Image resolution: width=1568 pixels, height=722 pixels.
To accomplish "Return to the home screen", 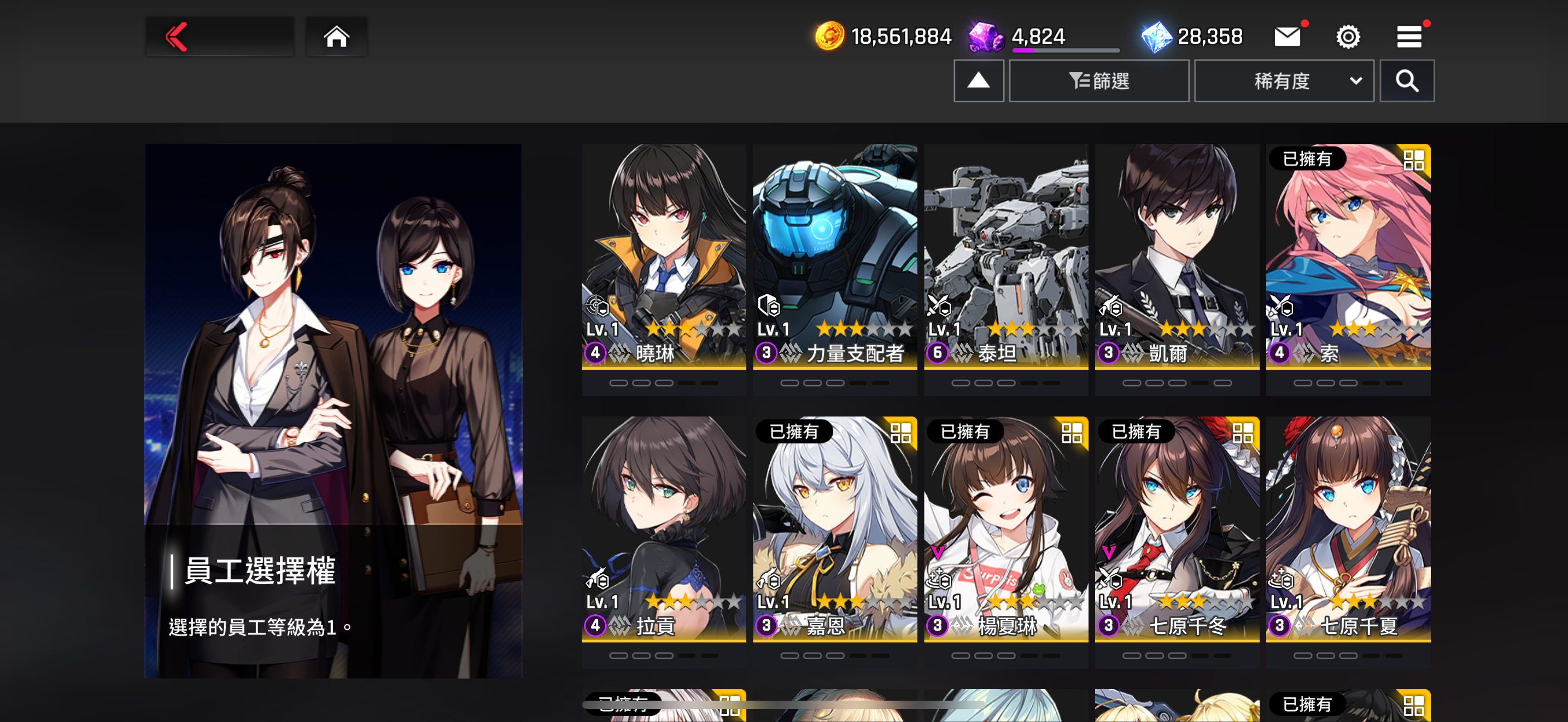I will click(x=336, y=37).
